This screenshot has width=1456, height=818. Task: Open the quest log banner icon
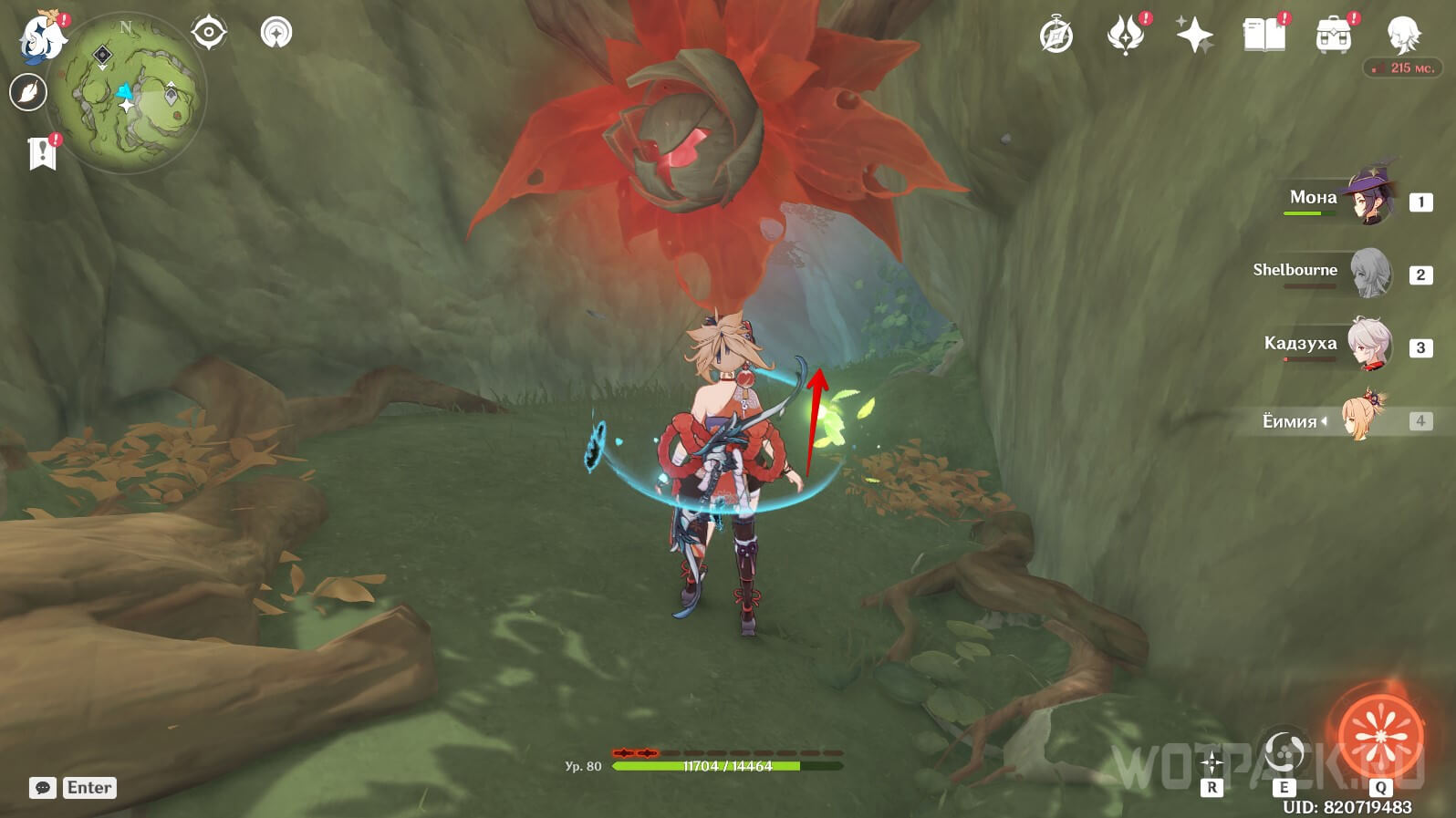coord(42,153)
